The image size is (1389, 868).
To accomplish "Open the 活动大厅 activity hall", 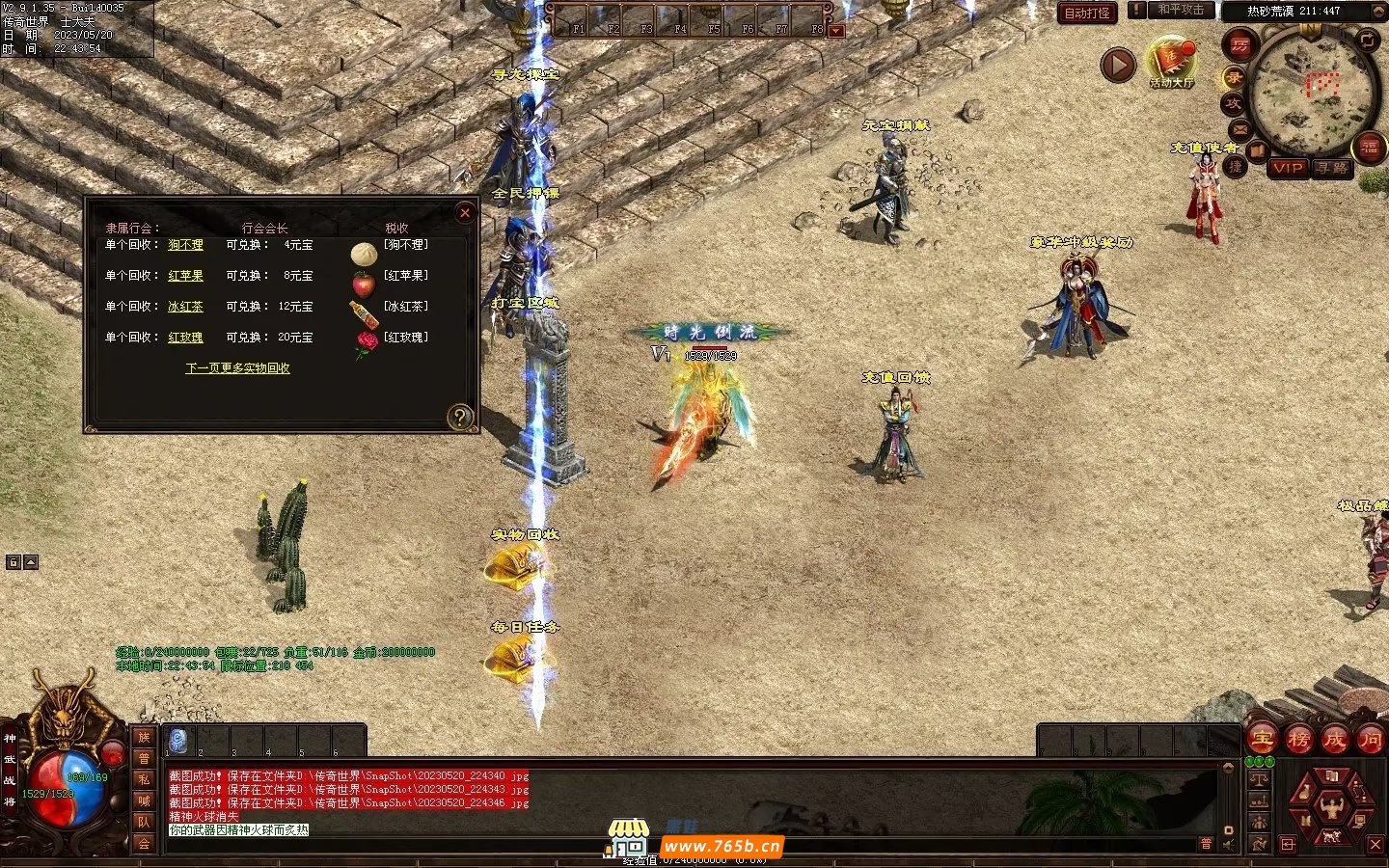I will point(1171,63).
